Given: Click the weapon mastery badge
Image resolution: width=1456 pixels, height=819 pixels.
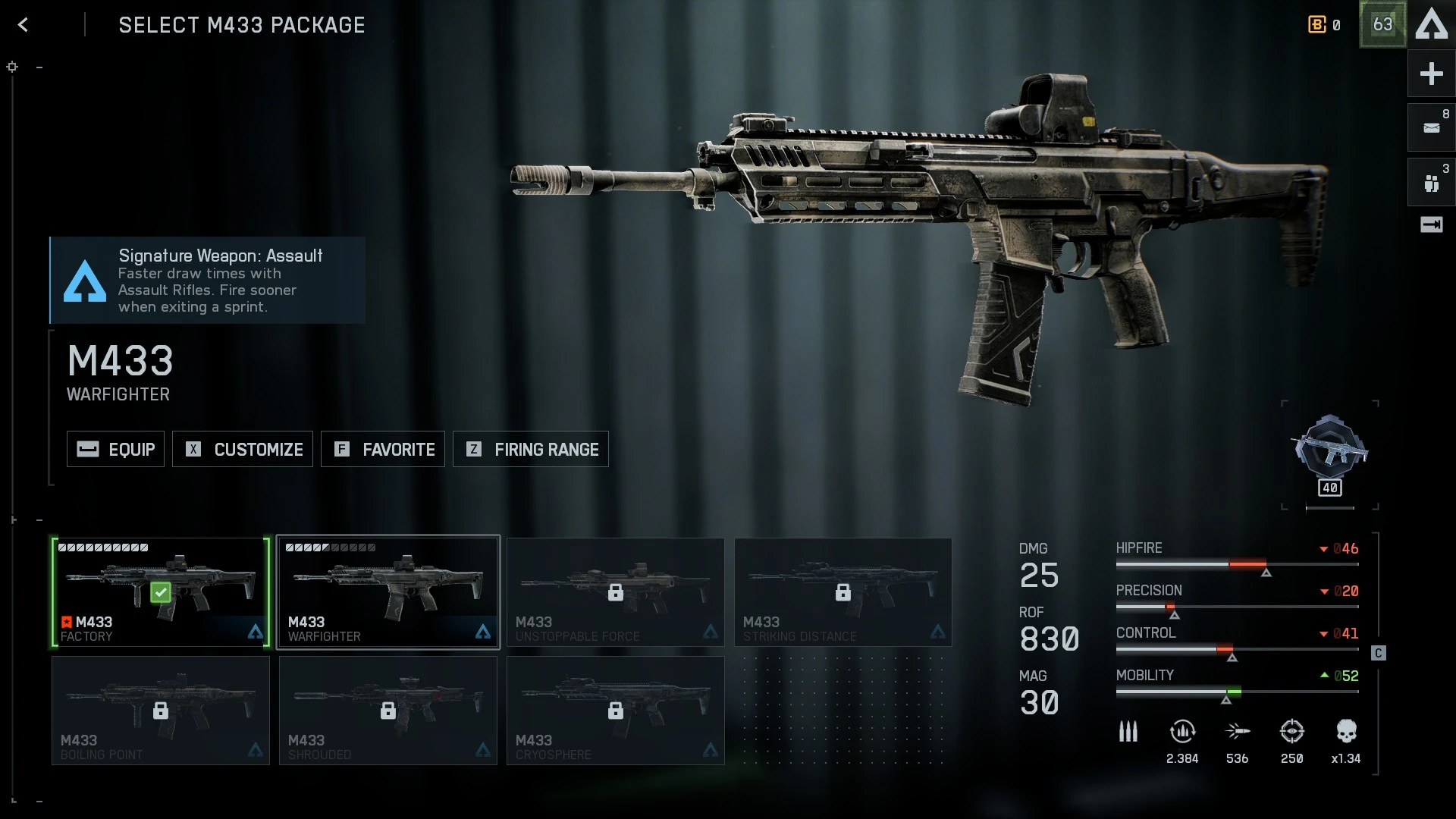Looking at the screenshot, I should 1330,453.
